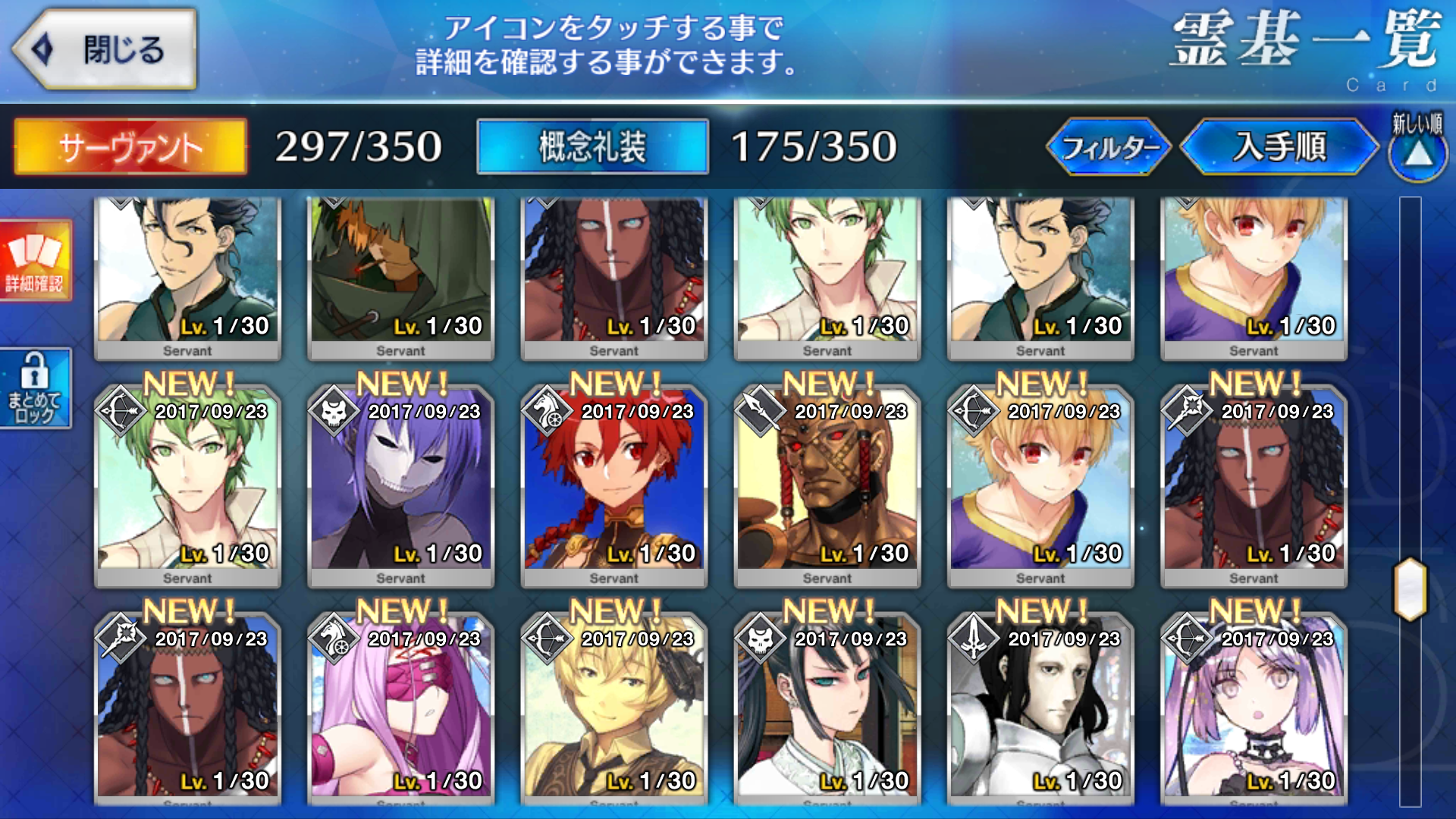The height and width of the screenshot is (819, 1456).
Task: Select the hooded smoking servant card
Action: (x=400, y=273)
